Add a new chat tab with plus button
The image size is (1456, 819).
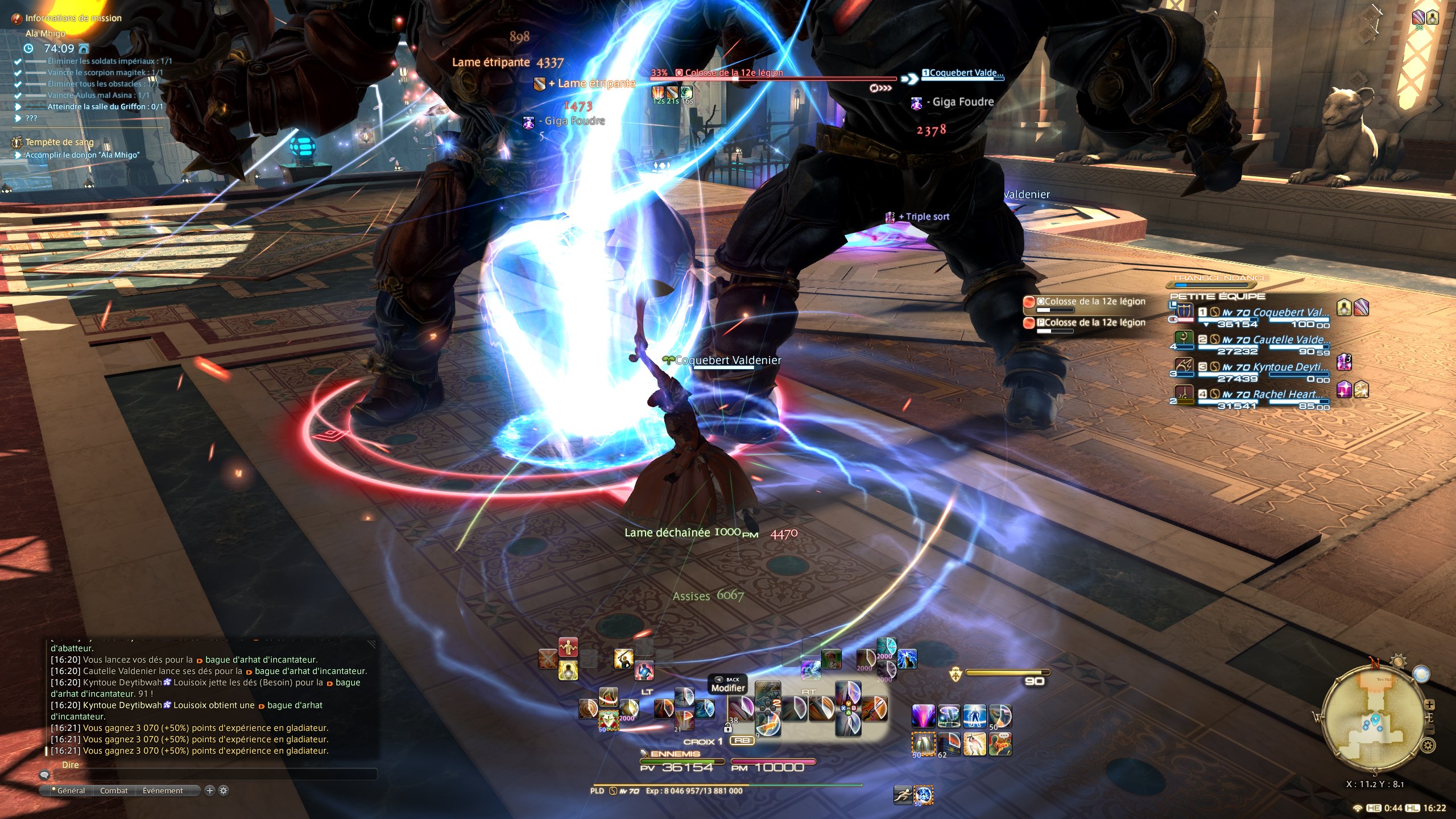coord(209,790)
